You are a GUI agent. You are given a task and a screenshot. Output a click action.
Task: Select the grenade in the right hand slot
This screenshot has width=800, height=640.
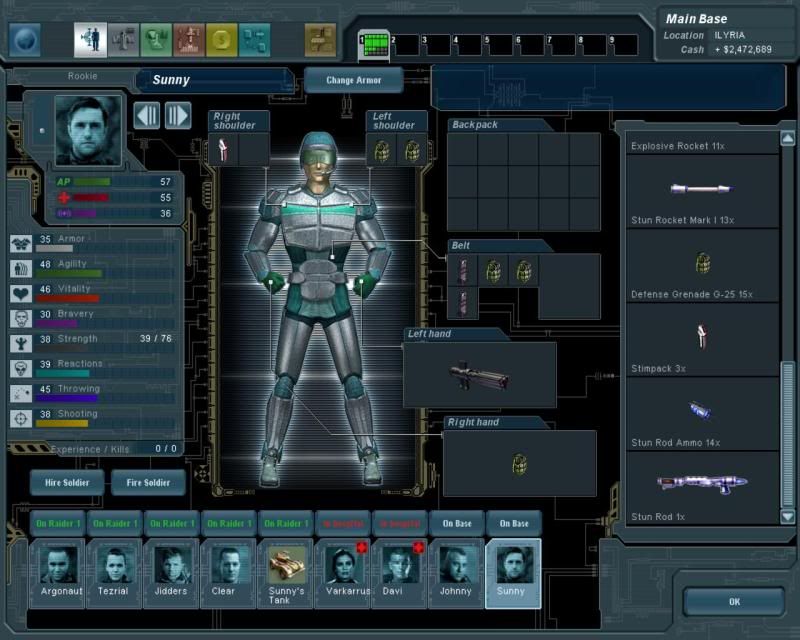click(x=519, y=464)
